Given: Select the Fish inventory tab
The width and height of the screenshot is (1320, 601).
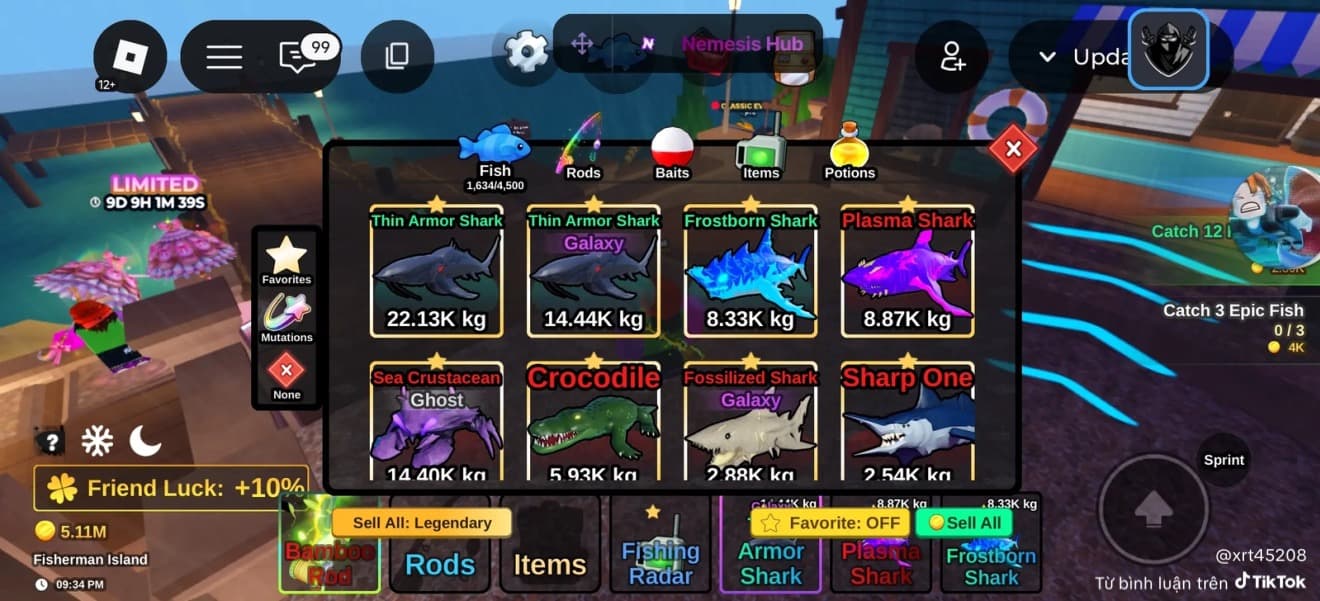Looking at the screenshot, I should pyautogui.click(x=495, y=153).
